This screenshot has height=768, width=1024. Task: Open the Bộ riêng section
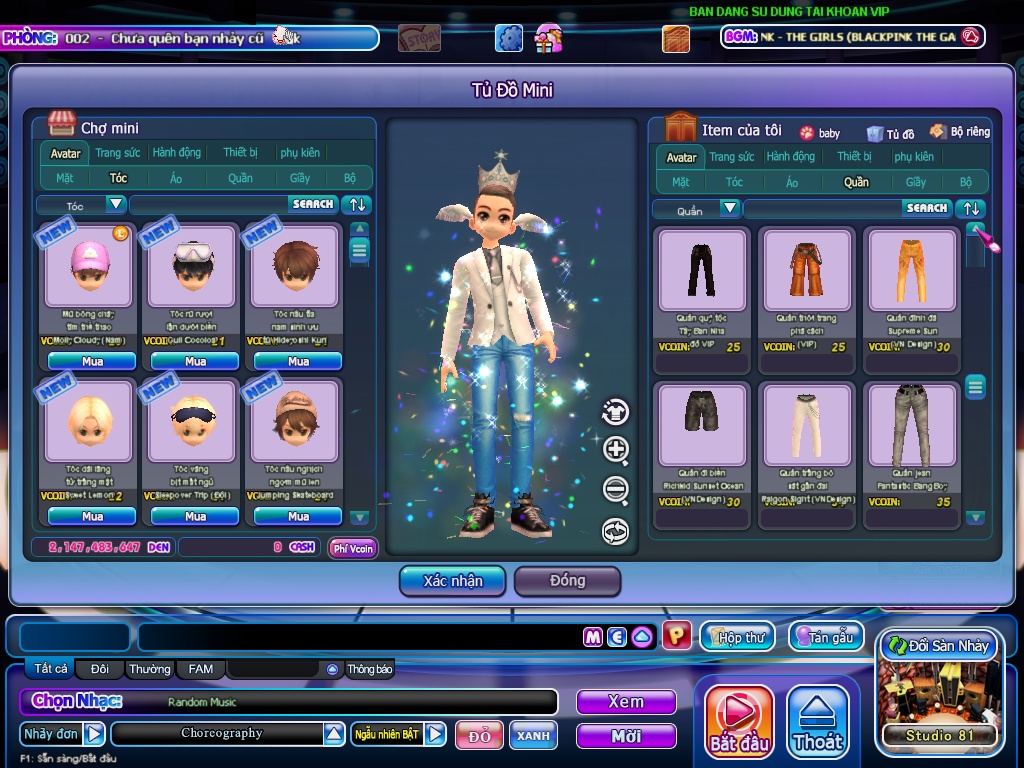(960, 131)
